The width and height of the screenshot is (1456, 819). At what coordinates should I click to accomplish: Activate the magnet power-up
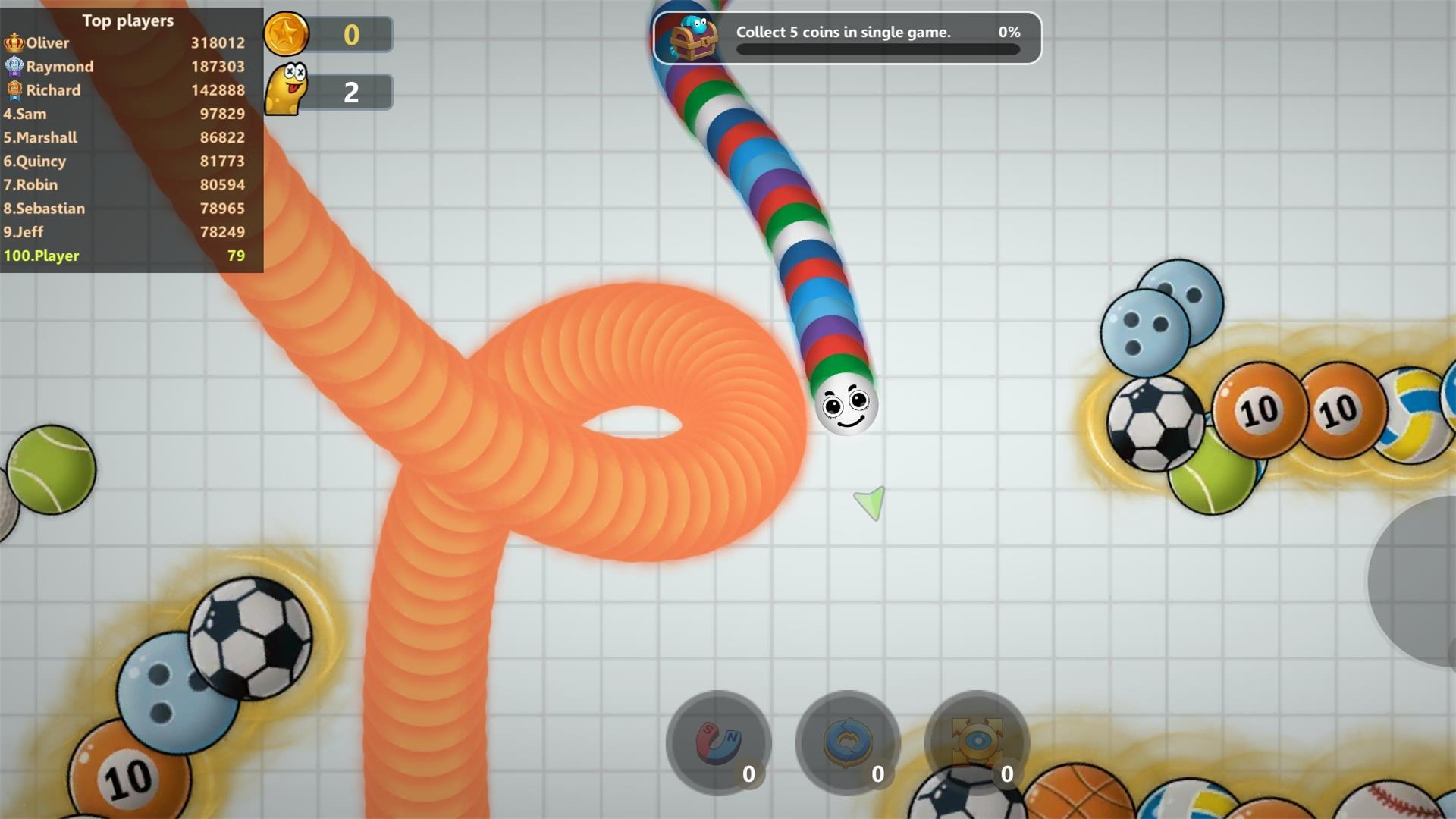[717, 742]
